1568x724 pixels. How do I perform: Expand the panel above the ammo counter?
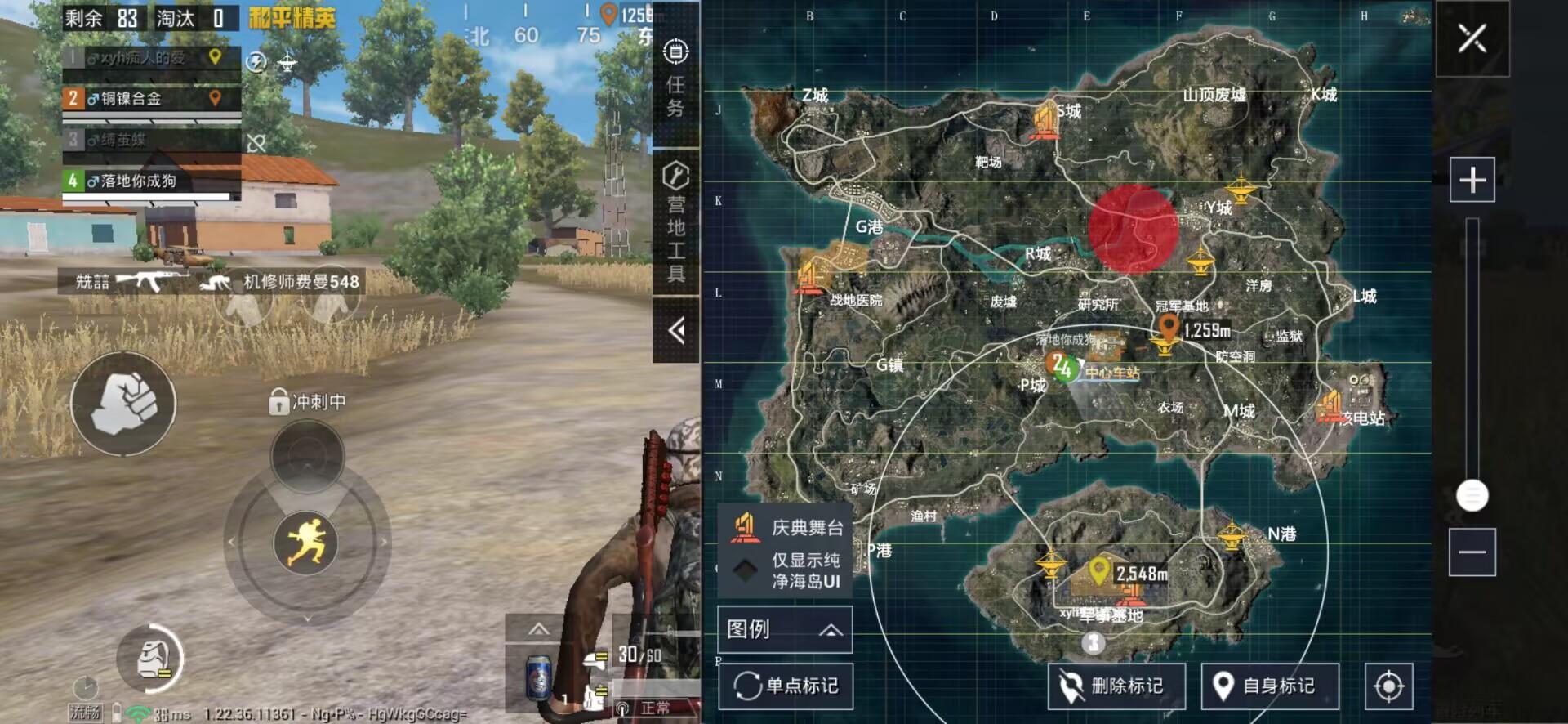coord(539,630)
